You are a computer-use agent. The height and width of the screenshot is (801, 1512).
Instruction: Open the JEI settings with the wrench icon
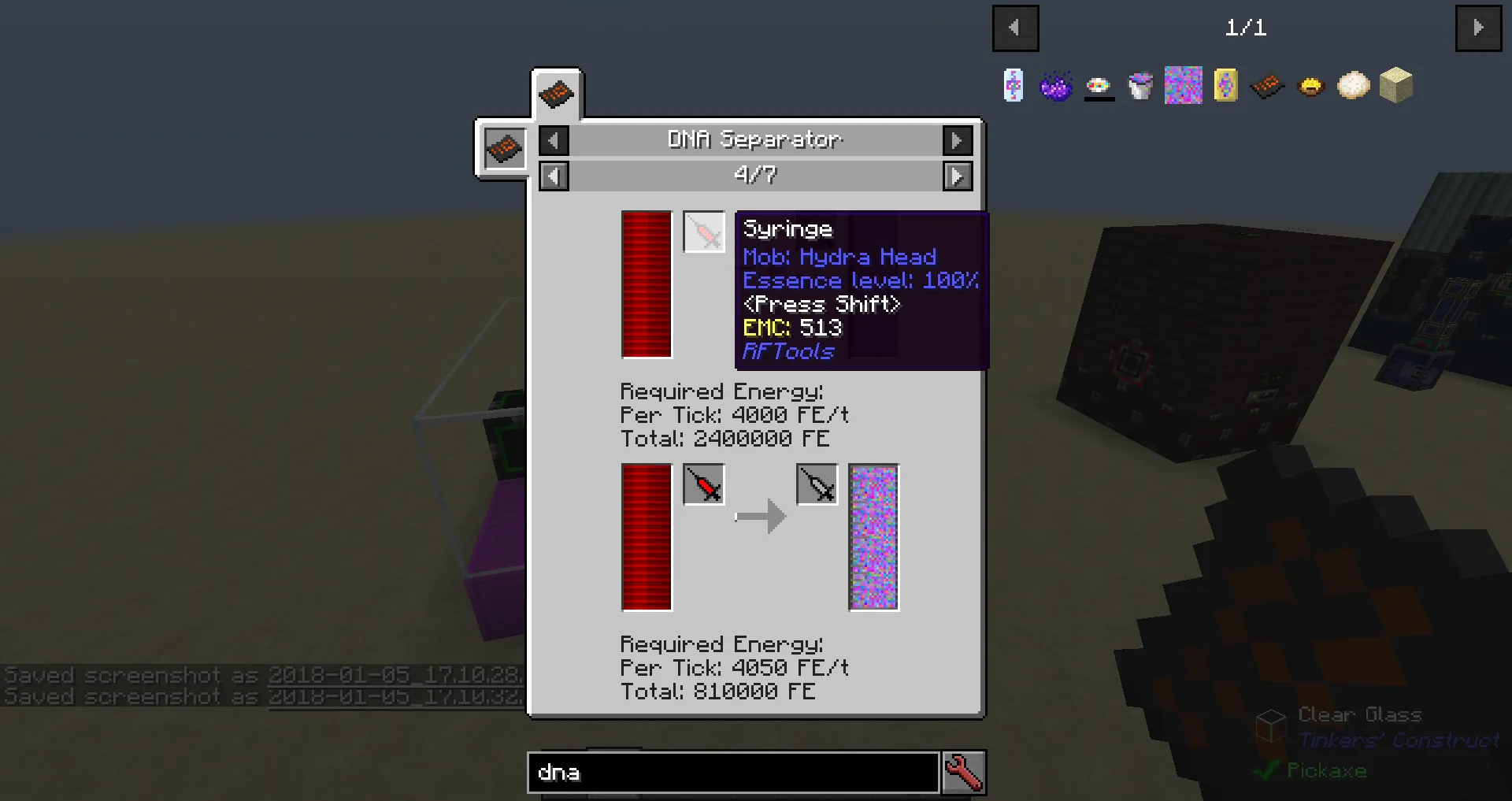point(964,773)
